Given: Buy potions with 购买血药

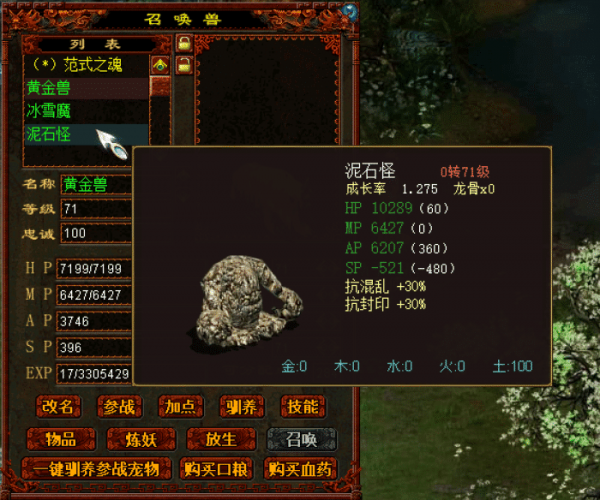Looking at the screenshot, I should (300, 468).
